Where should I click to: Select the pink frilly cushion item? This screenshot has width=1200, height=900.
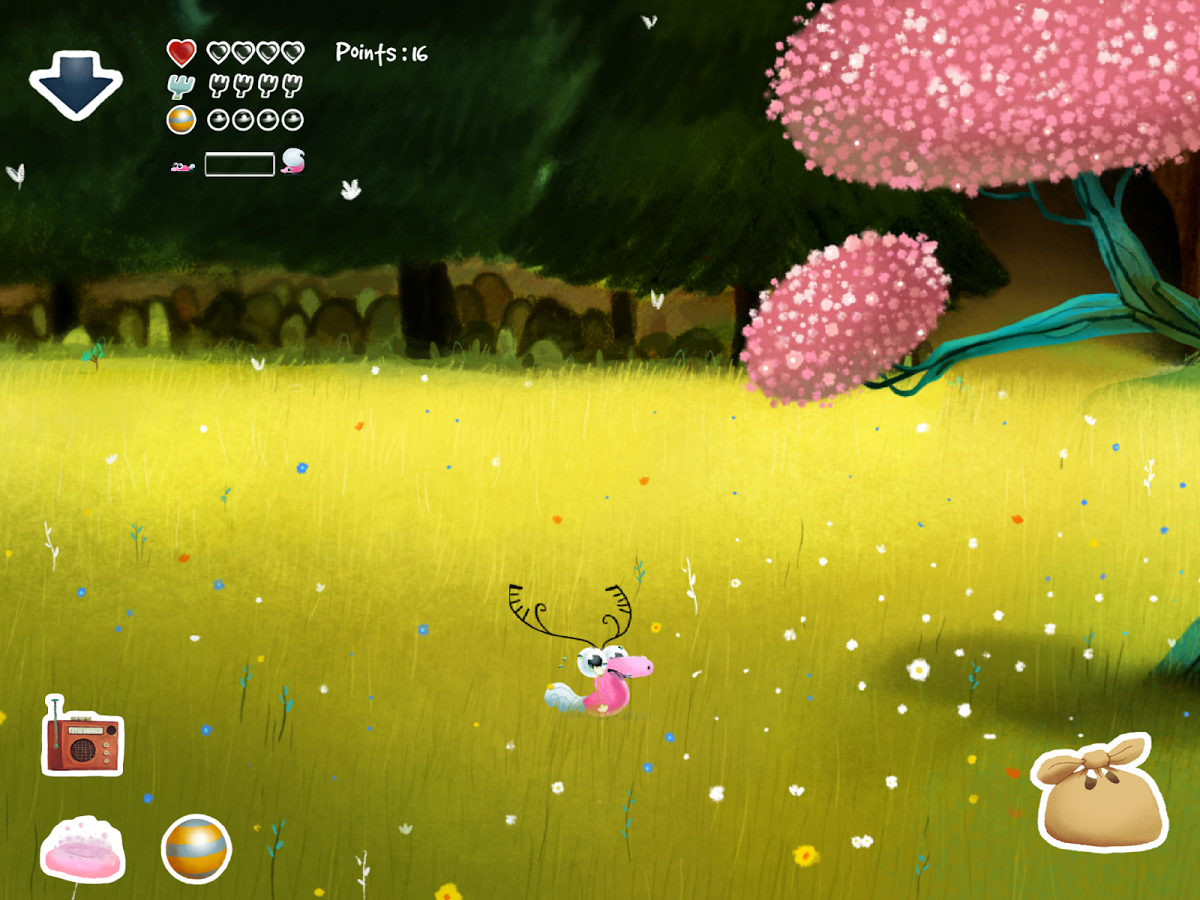pos(82,851)
